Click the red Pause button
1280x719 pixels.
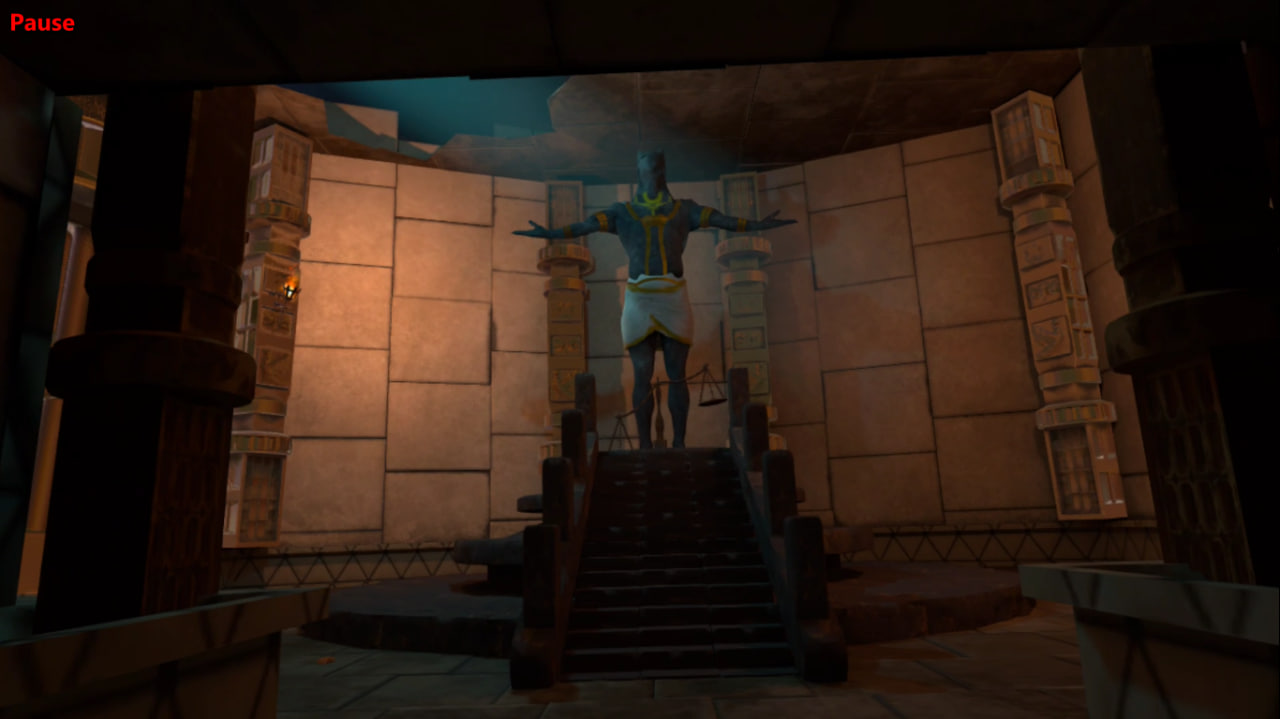point(42,22)
